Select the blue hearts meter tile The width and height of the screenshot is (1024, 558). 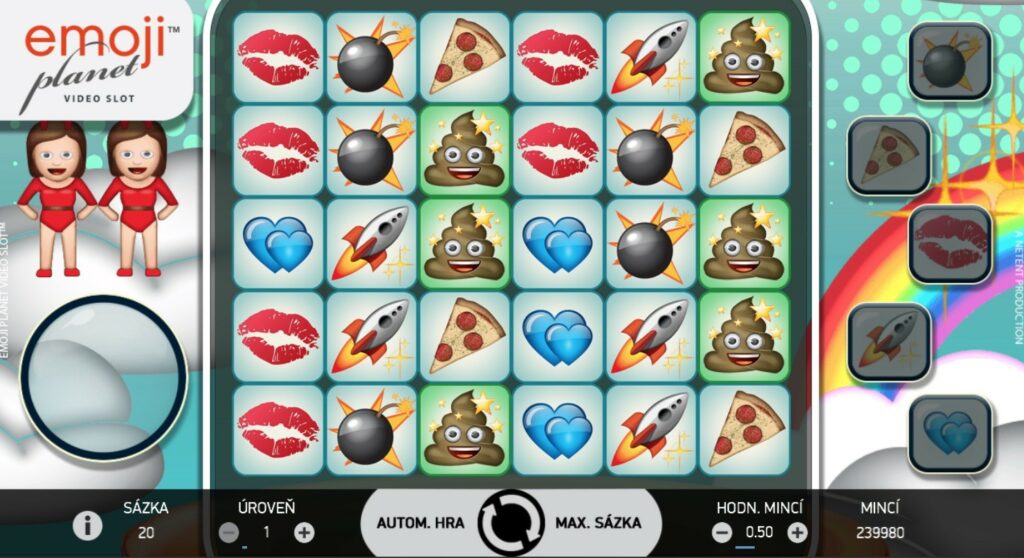coord(949,434)
